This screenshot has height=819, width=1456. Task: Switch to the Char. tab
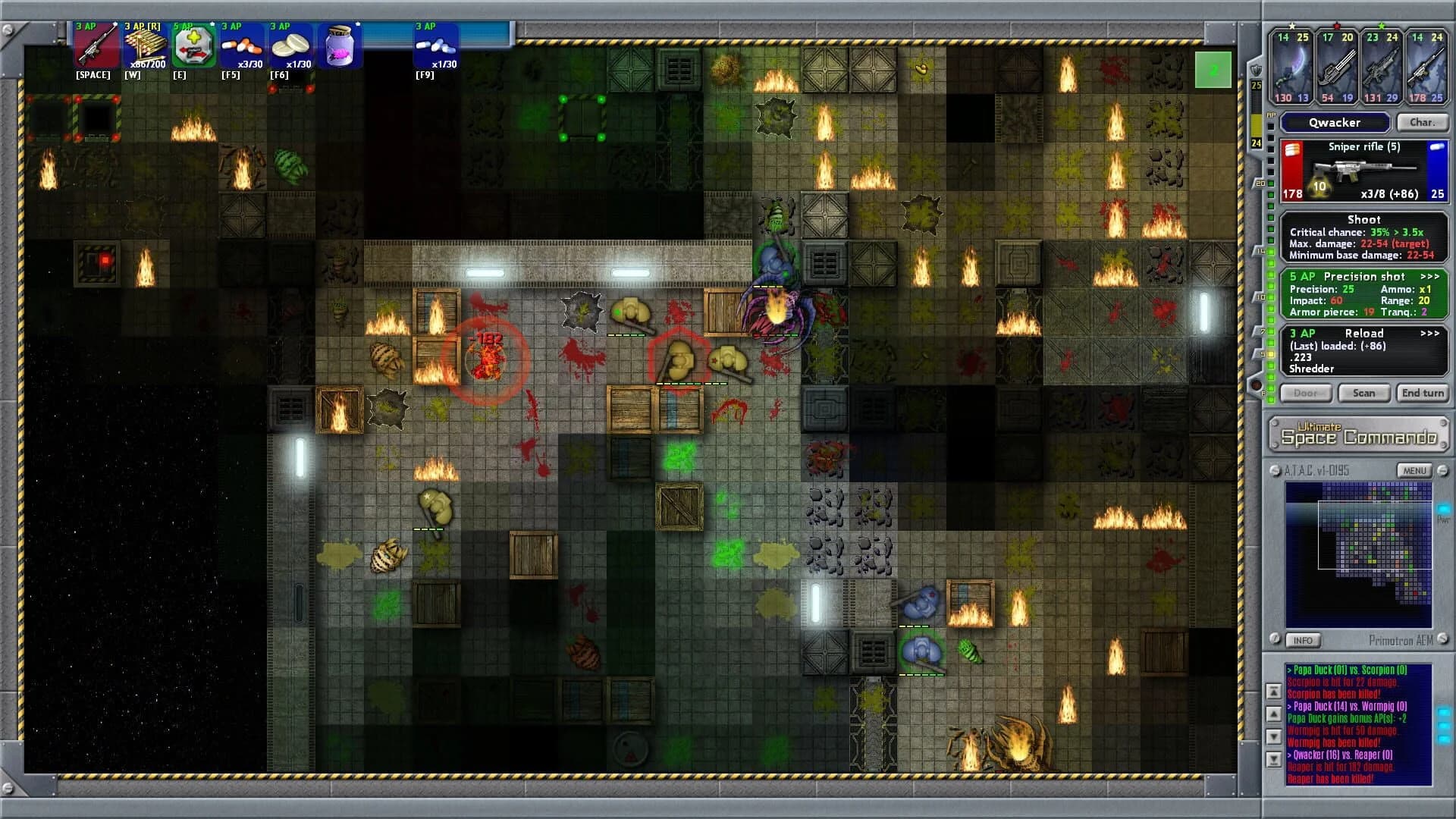tap(1423, 122)
